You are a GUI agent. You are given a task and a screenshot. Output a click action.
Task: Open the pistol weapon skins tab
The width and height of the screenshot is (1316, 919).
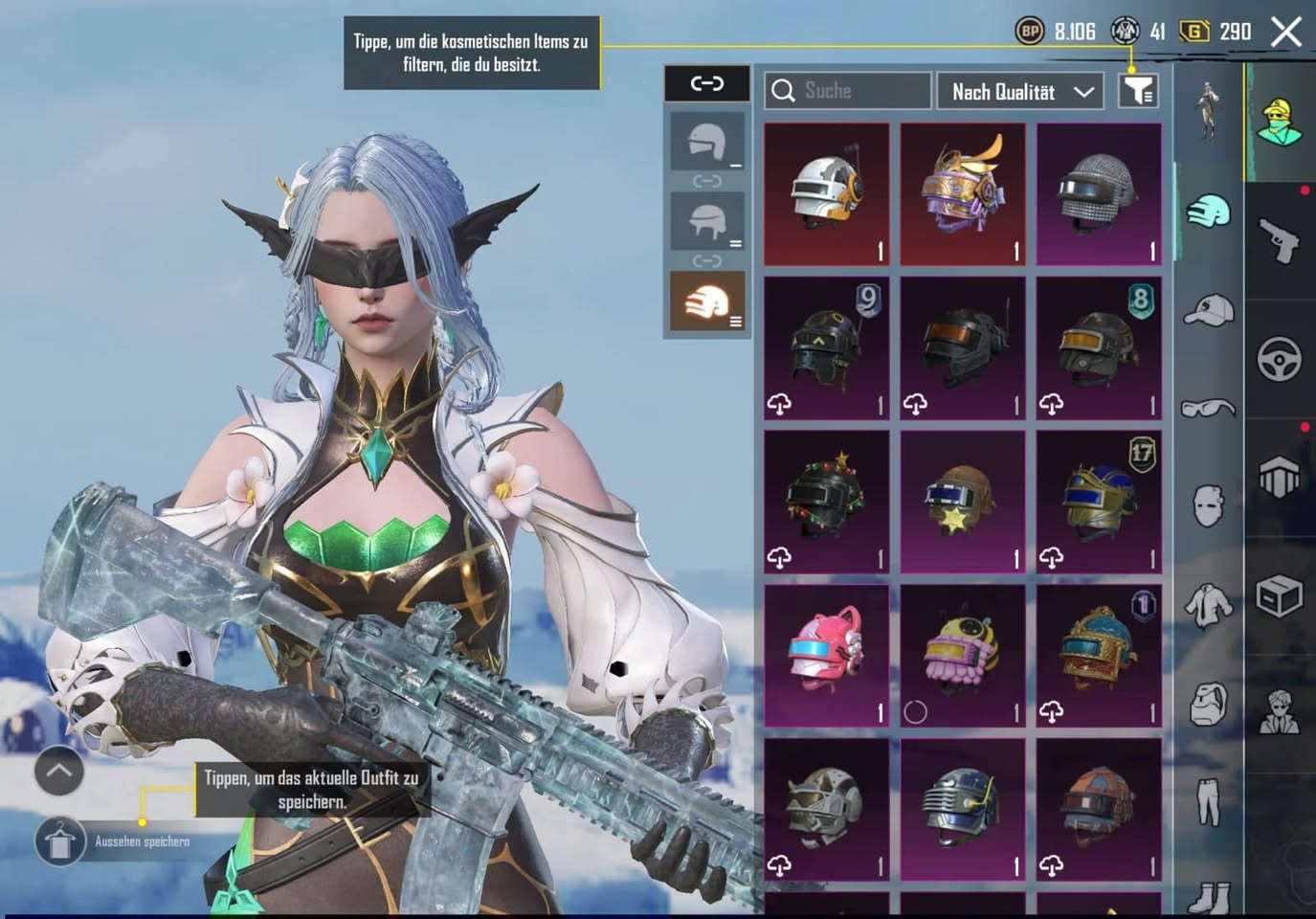coord(1280,239)
